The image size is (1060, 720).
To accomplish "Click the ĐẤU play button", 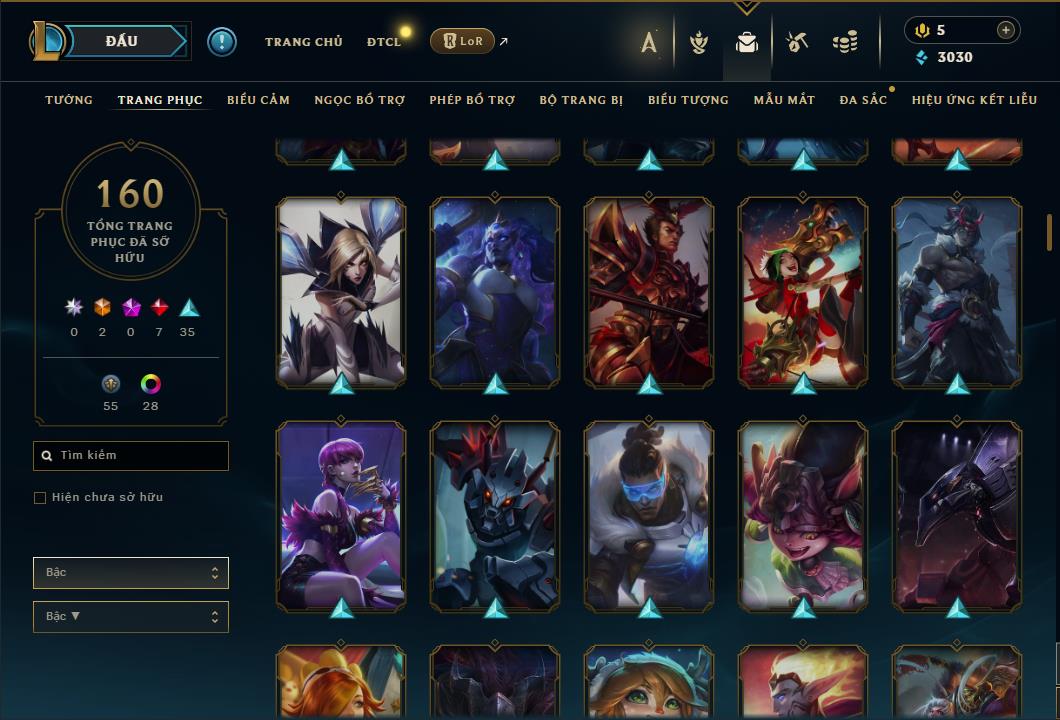I will coord(121,41).
